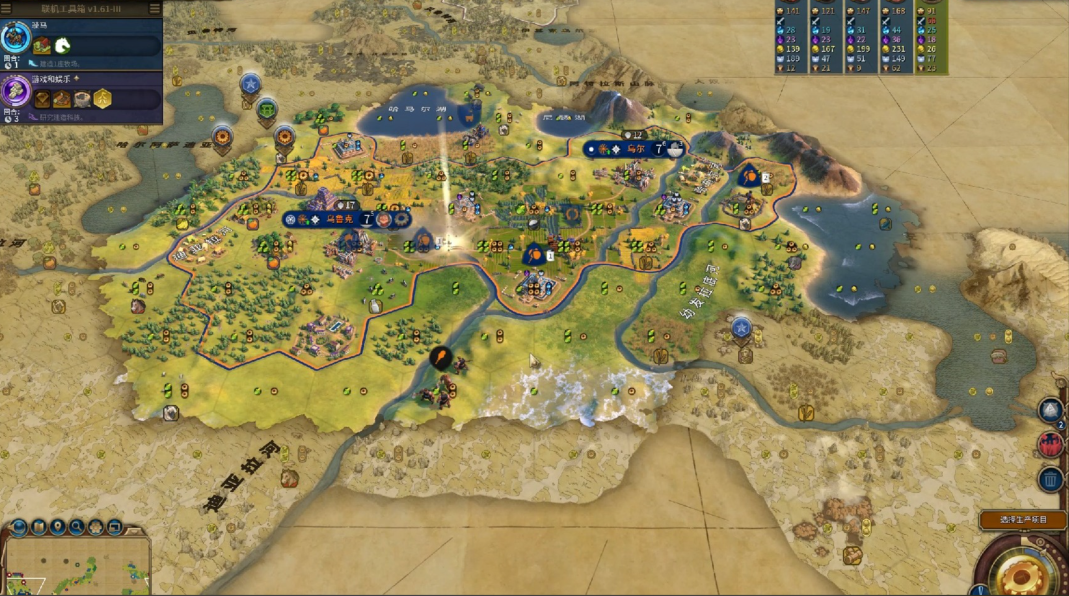The width and height of the screenshot is (1069, 596).
Task: Open the map search magnifier tool
Action: click(78, 527)
